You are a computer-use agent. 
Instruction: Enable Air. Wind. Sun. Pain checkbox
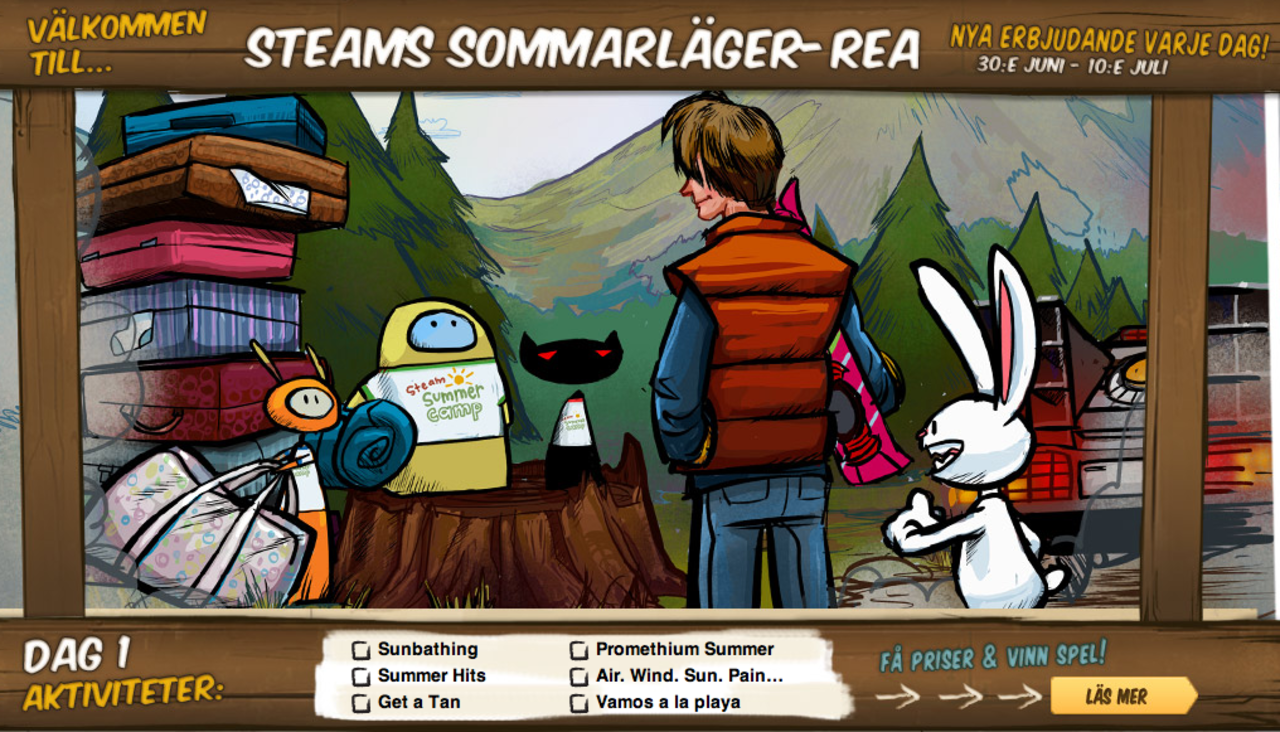click(x=578, y=677)
